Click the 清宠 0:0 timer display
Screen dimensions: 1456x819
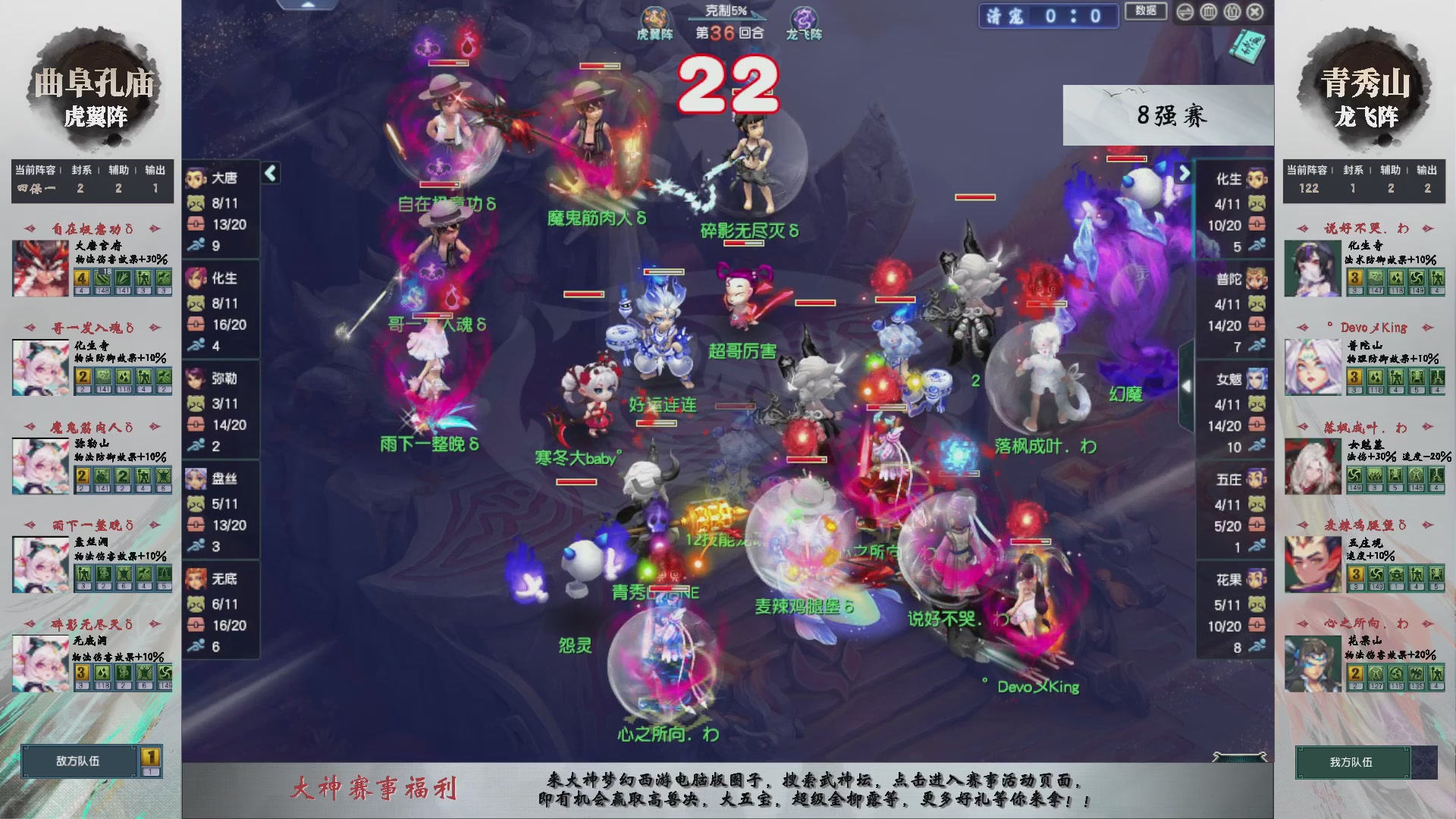[1047, 17]
